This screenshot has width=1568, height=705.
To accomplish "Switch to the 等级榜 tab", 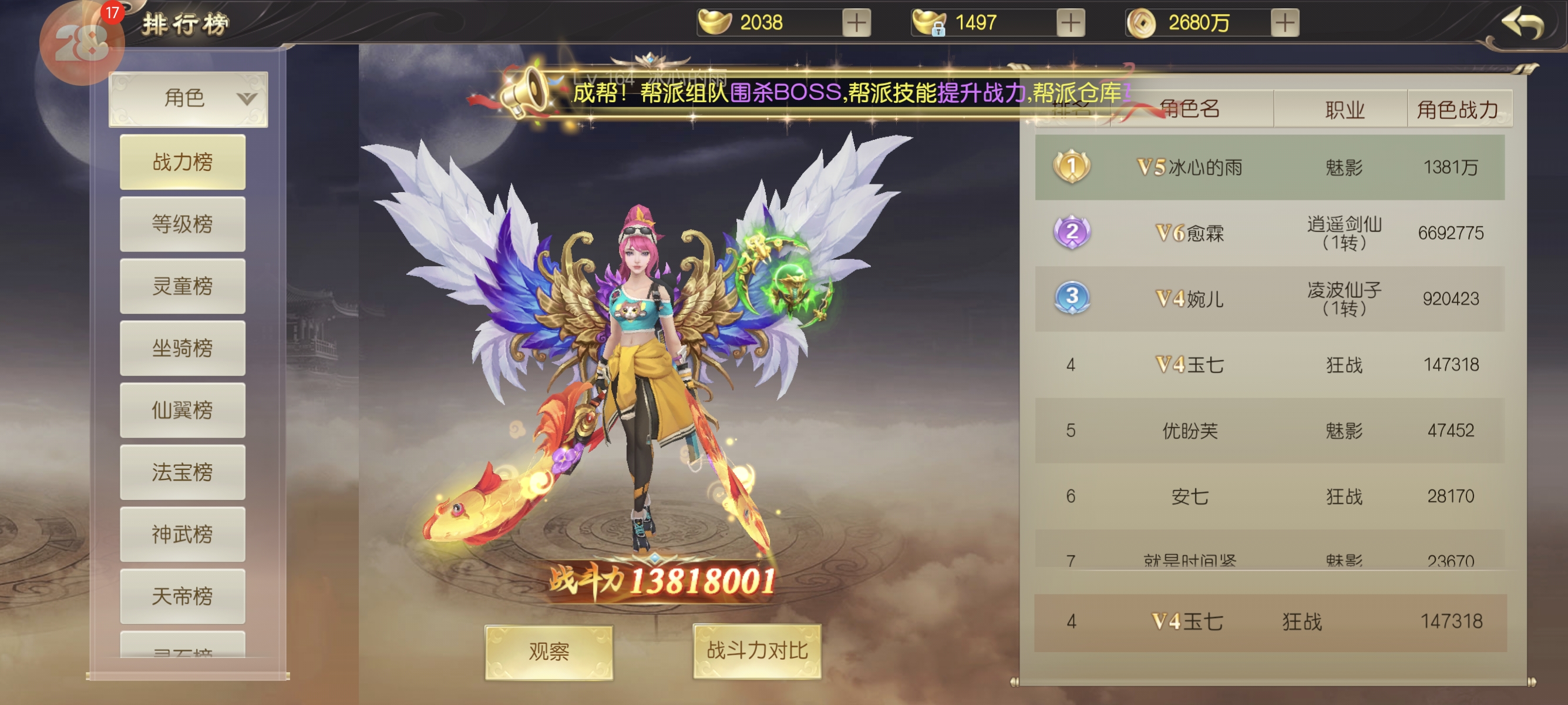I will [x=183, y=224].
